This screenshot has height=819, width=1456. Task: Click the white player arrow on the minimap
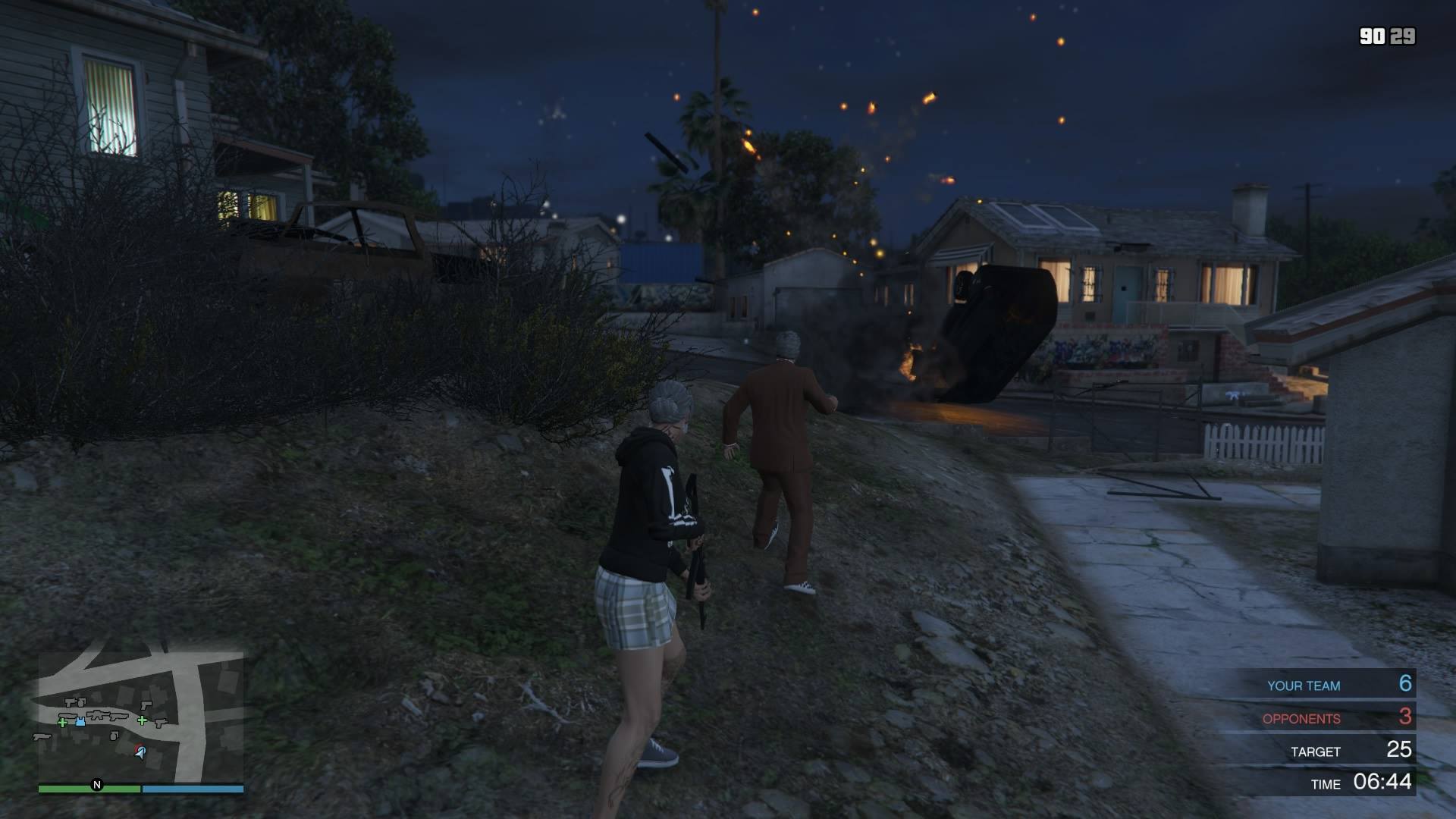141,753
